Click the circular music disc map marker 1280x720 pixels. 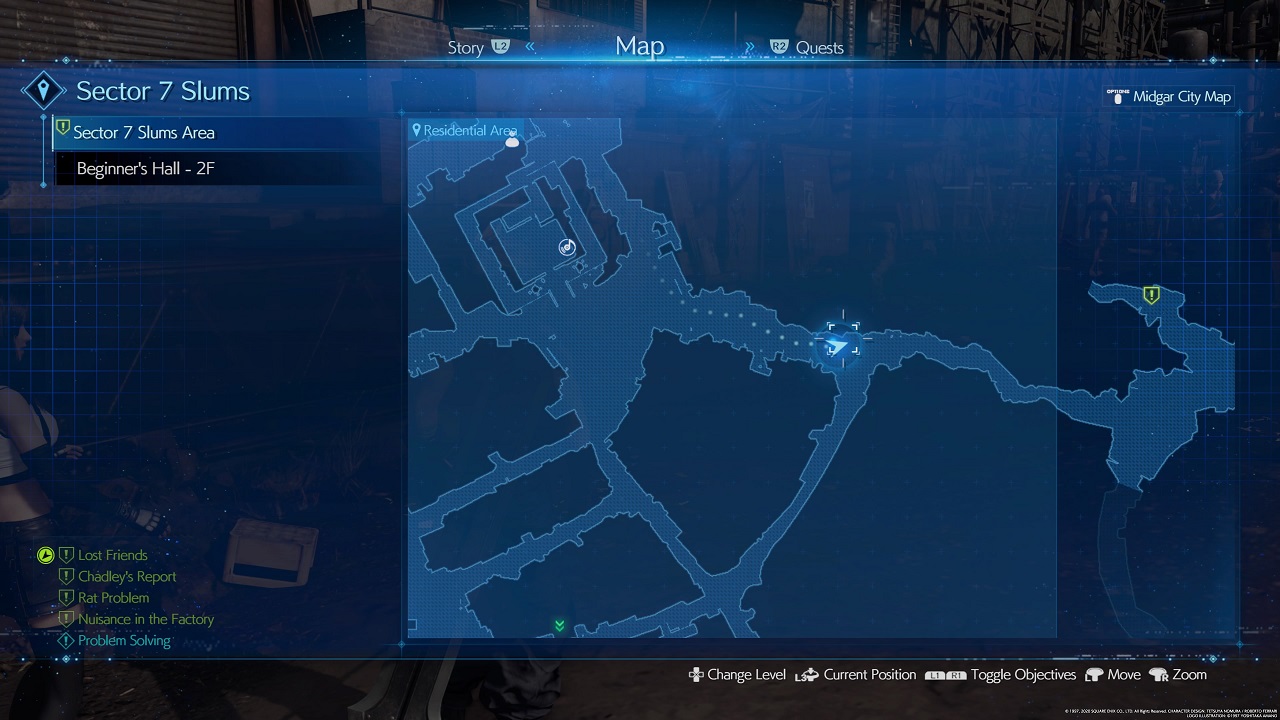(x=568, y=247)
